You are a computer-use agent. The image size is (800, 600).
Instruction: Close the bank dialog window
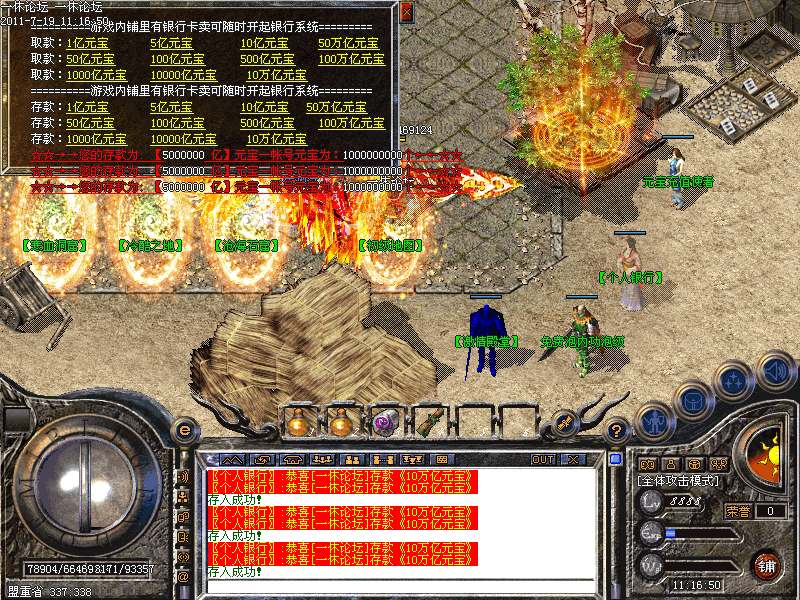pyautogui.click(x=406, y=12)
